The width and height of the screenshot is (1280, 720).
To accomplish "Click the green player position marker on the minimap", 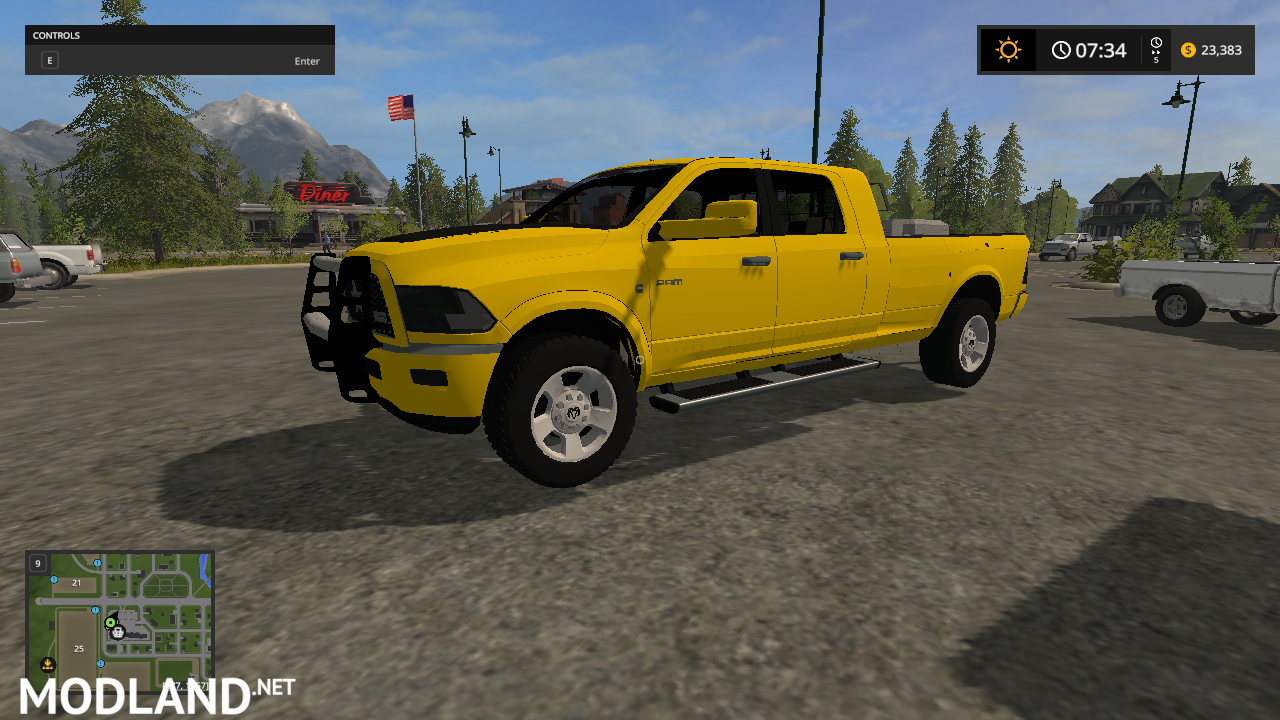I will [110, 622].
